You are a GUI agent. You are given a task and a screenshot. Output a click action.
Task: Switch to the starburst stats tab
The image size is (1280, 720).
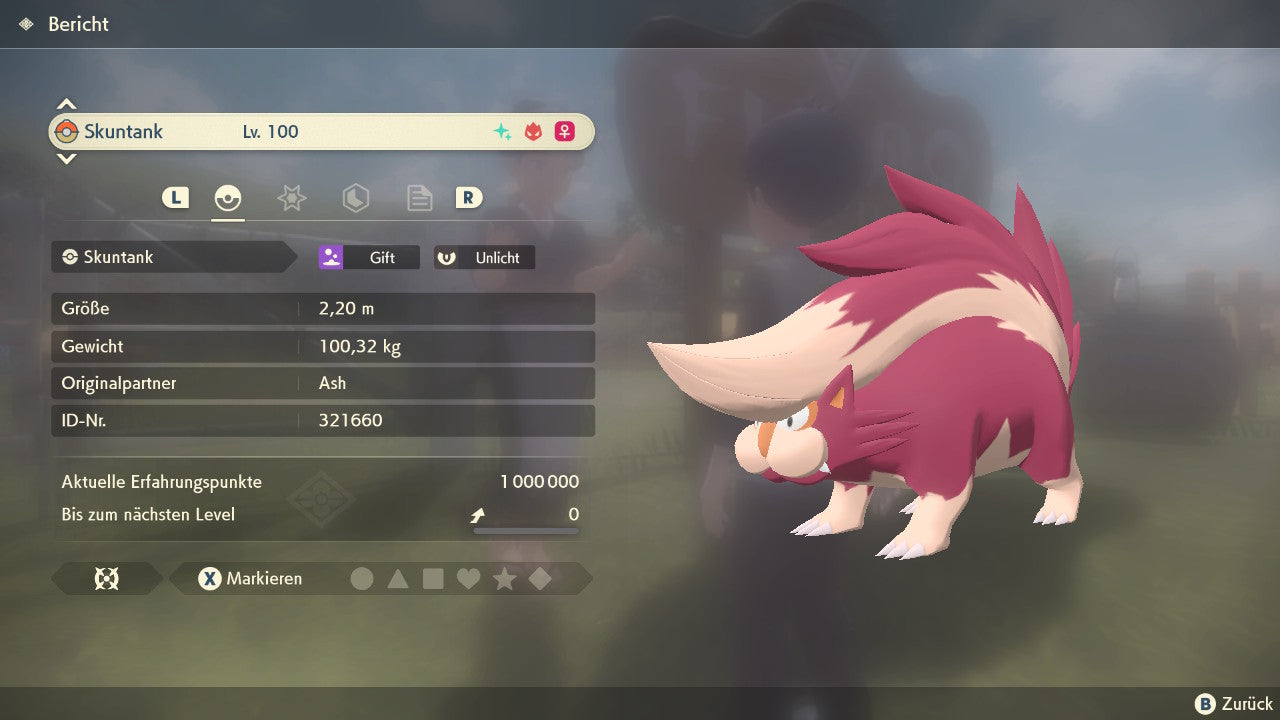291,198
